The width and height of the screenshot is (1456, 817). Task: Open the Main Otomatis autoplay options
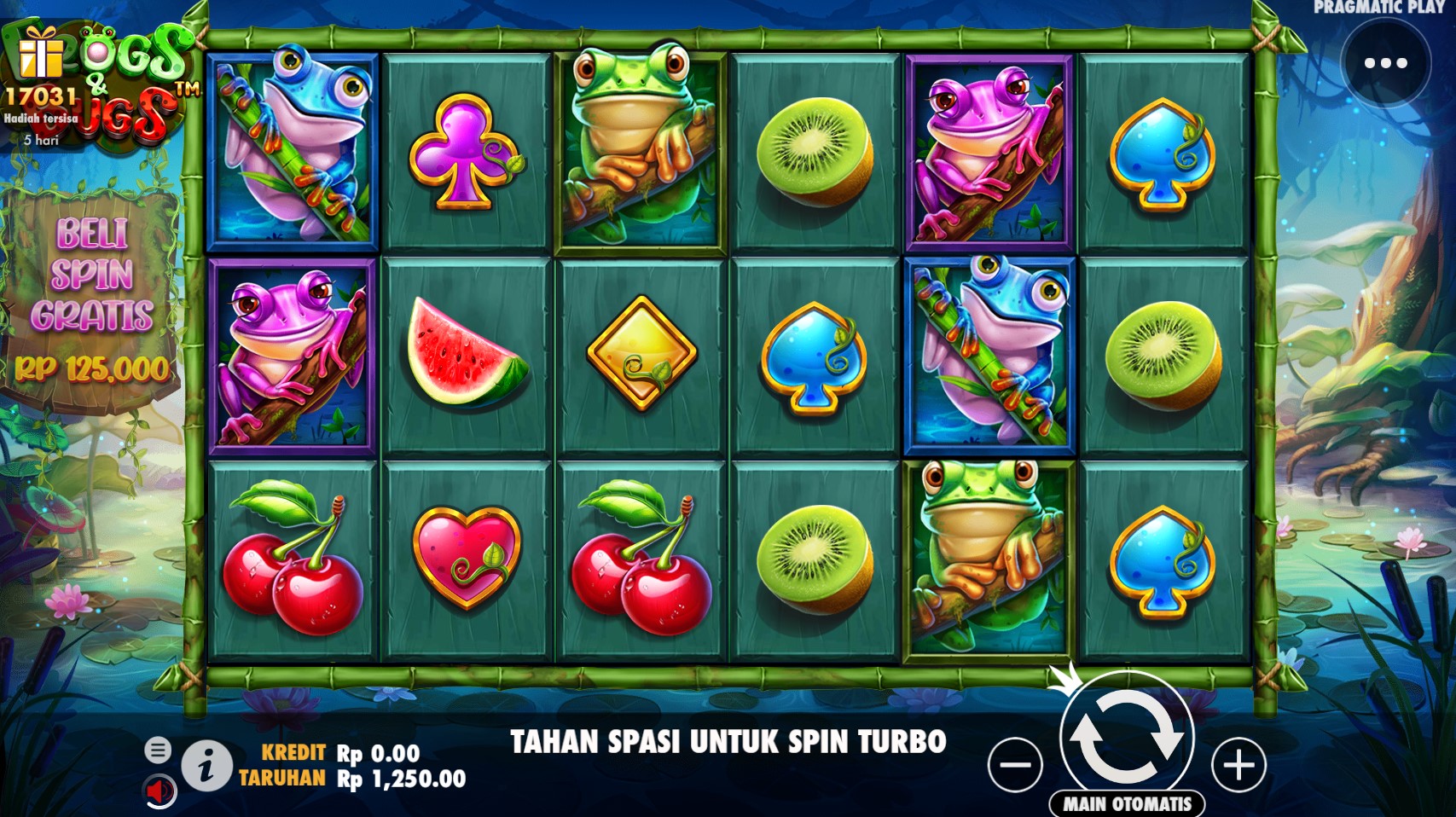1127,803
